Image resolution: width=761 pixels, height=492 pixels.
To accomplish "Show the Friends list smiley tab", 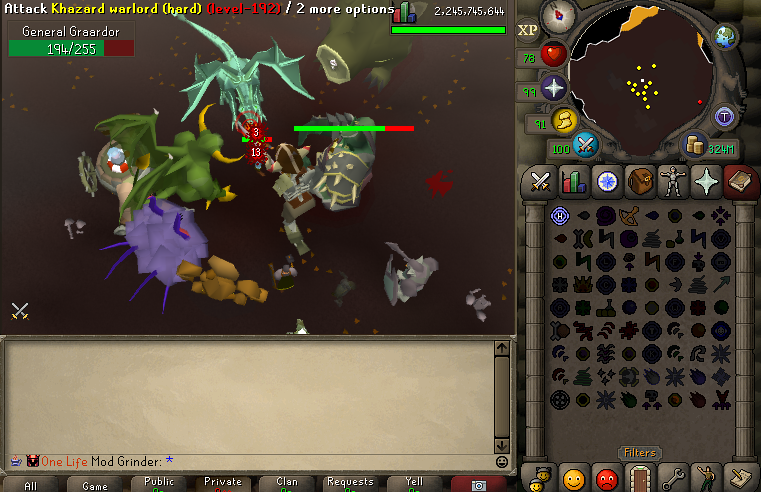I will click(x=573, y=477).
